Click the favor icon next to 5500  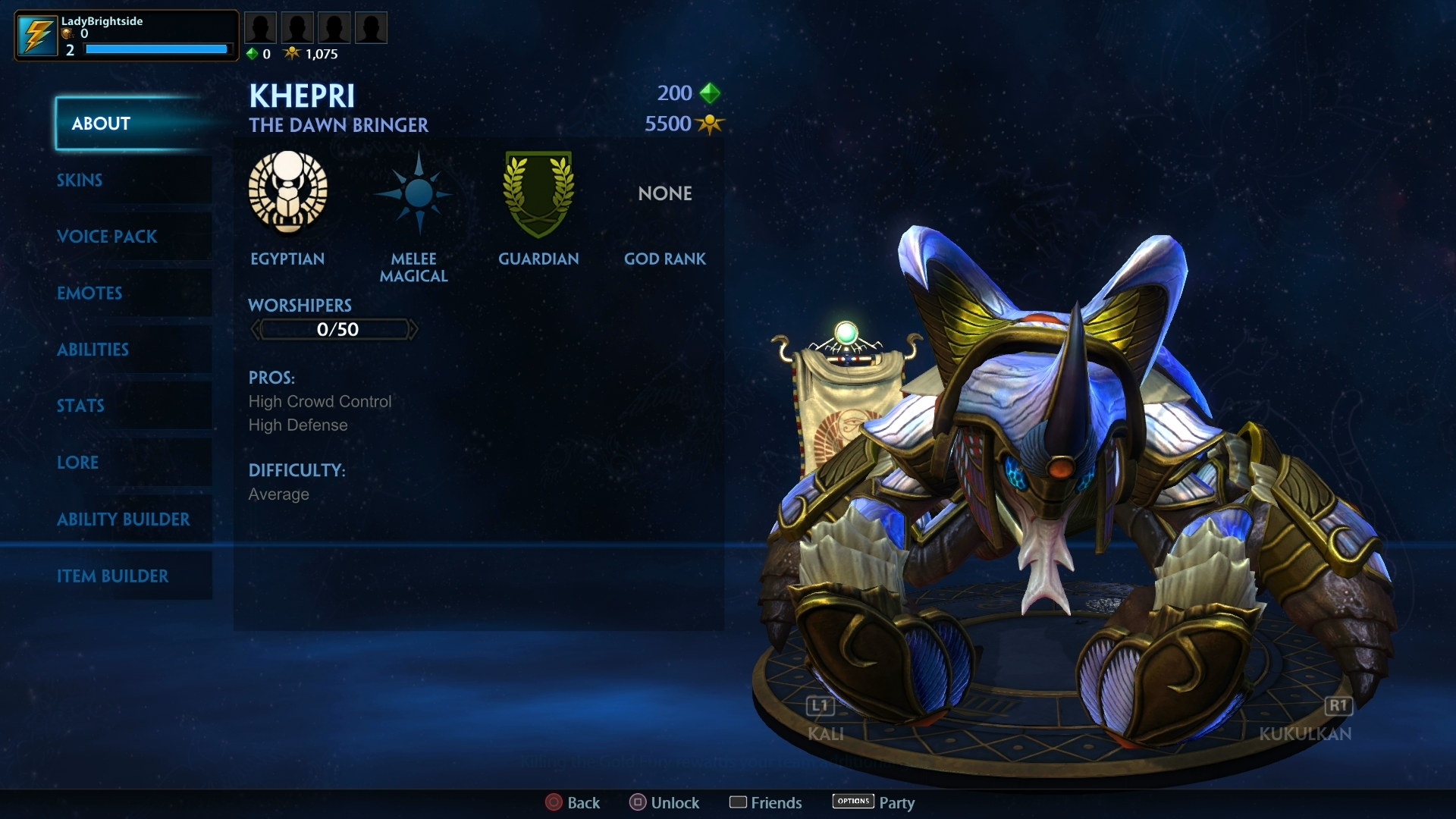click(x=709, y=124)
